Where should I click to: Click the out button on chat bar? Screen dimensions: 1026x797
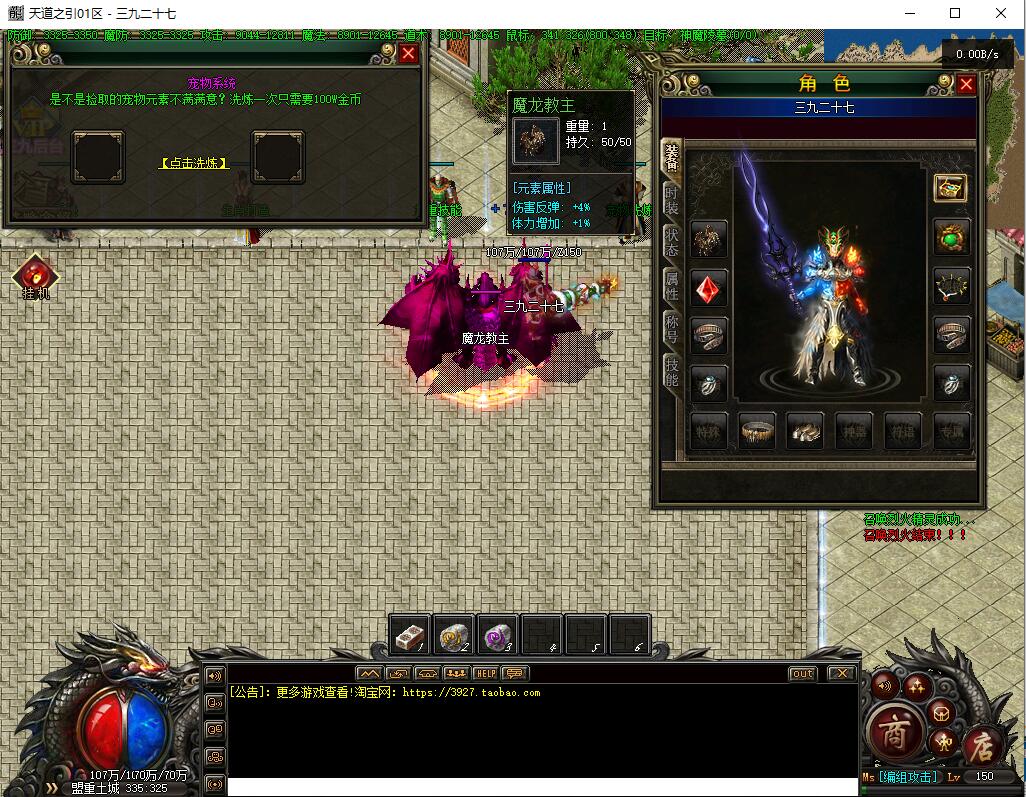[x=802, y=673]
